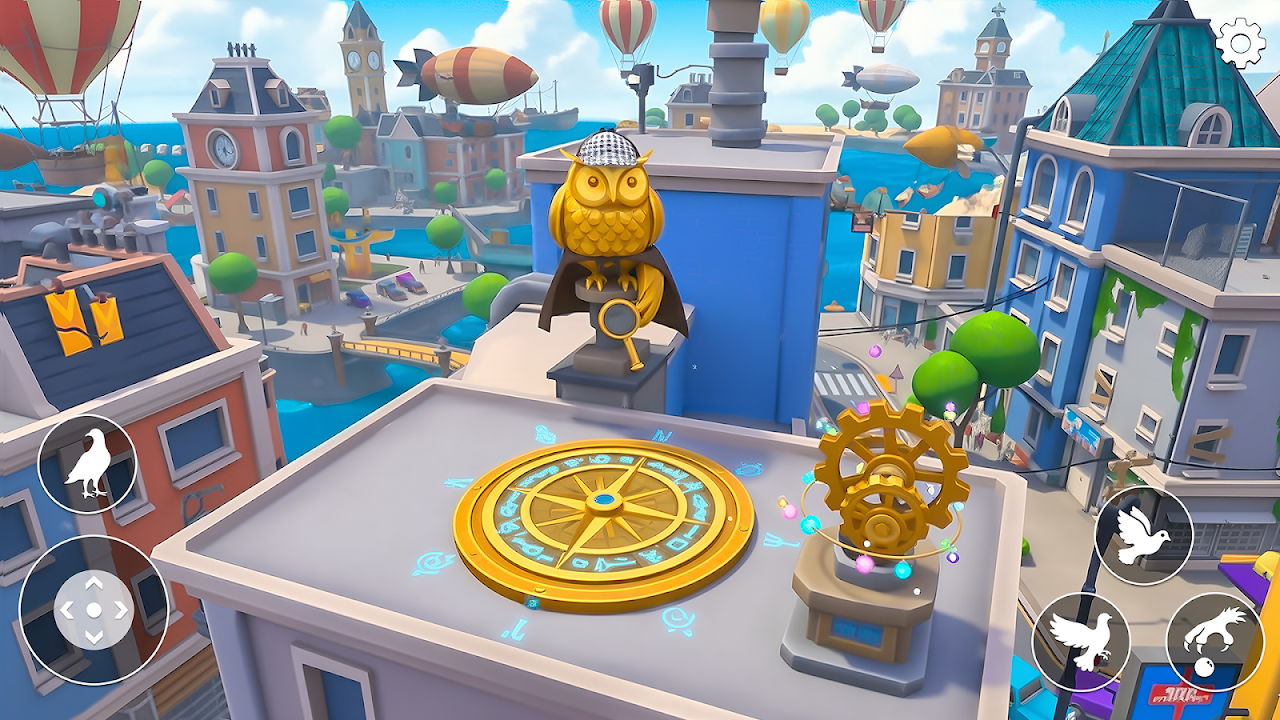Click the virtual movement joystick
Screen dimensions: 1280x720
coord(93,609)
